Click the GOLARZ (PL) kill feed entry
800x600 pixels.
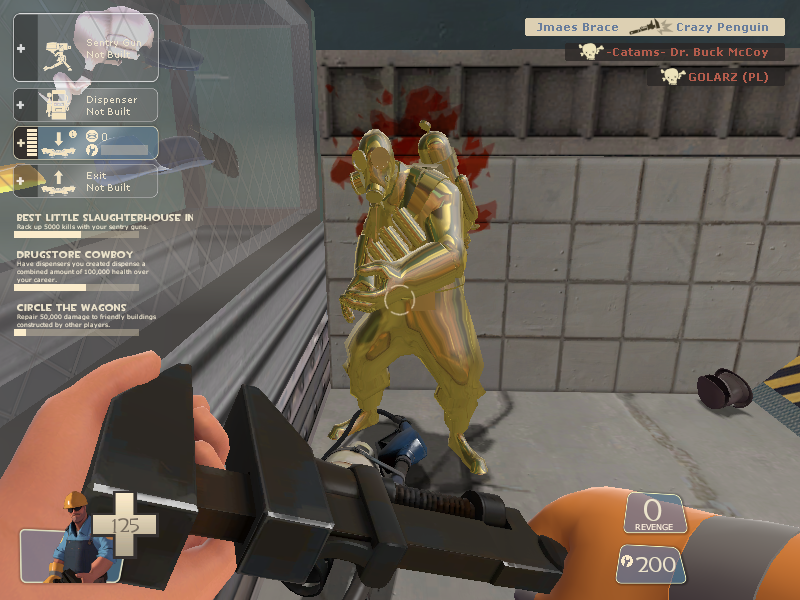coord(713,76)
